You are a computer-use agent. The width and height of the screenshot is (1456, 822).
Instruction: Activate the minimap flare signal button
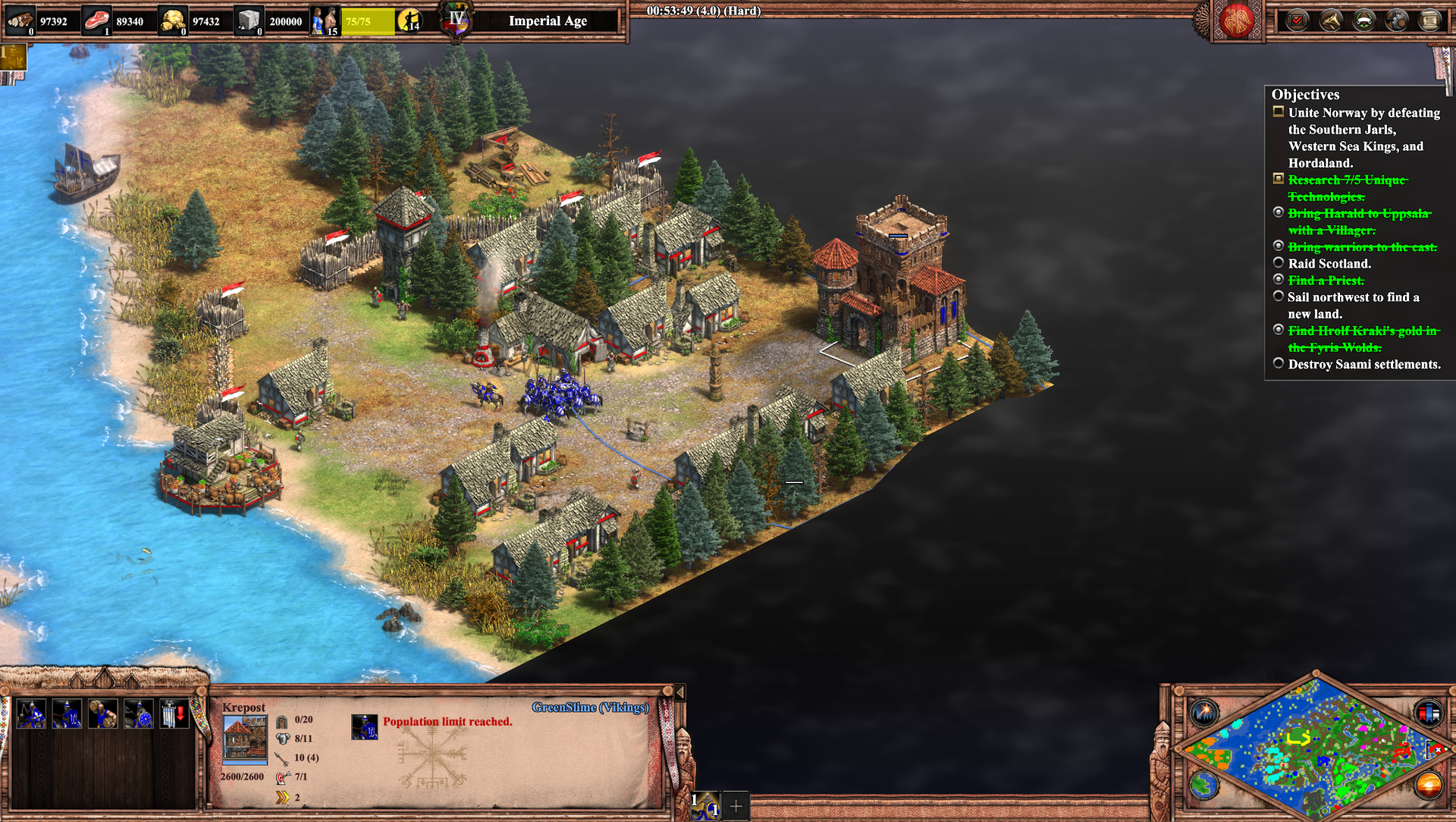(1203, 713)
